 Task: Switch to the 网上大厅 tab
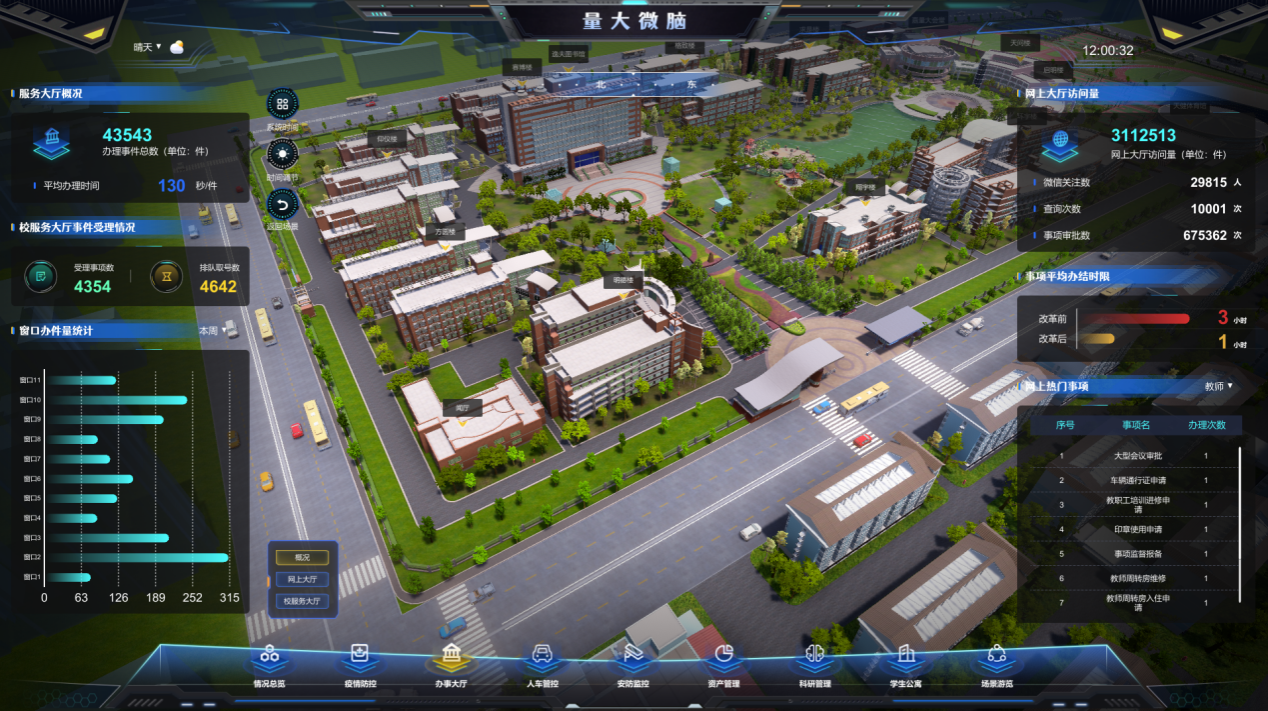tap(302, 580)
